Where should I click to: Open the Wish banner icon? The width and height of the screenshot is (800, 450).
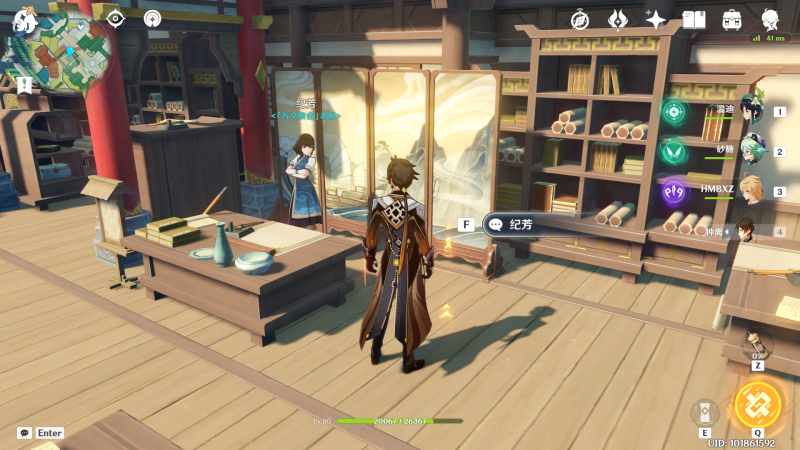[618, 19]
